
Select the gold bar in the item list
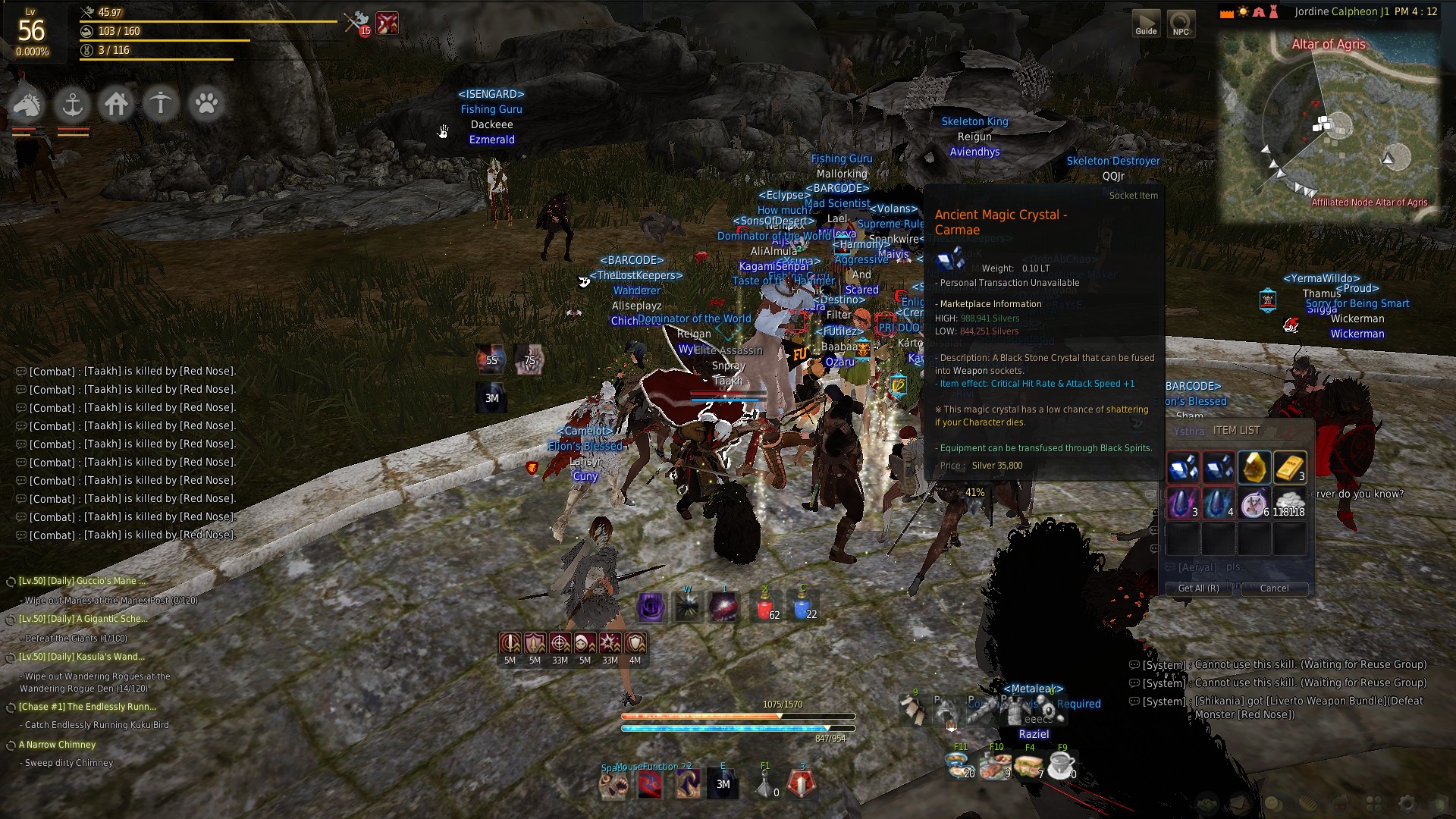tap(1289, 467)
